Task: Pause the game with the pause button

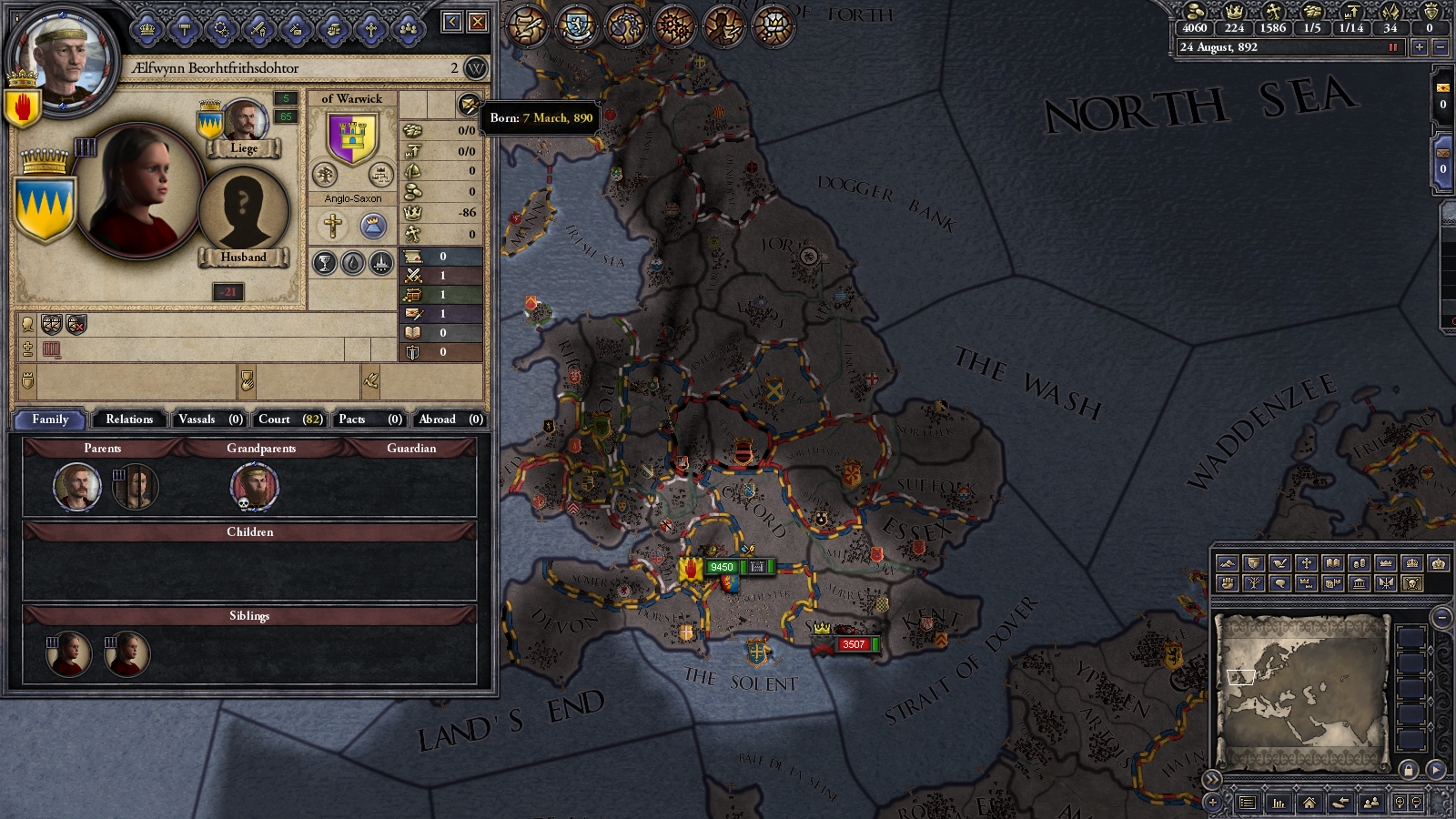Action: point(1394,47)
